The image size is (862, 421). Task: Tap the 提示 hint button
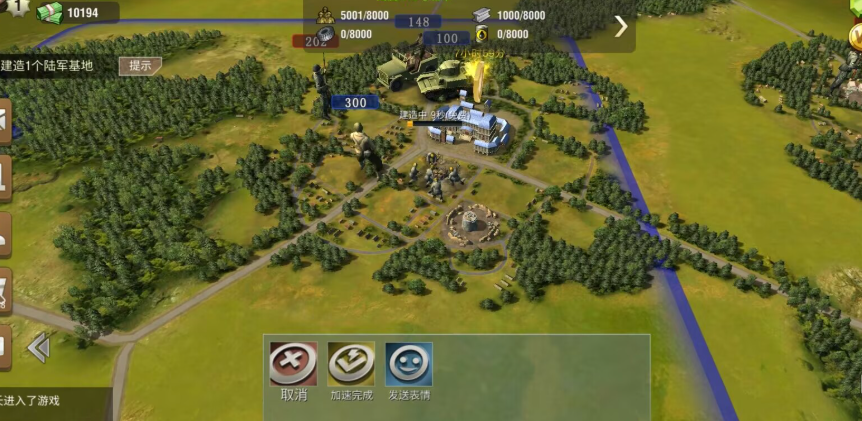(x=140, y=66)
